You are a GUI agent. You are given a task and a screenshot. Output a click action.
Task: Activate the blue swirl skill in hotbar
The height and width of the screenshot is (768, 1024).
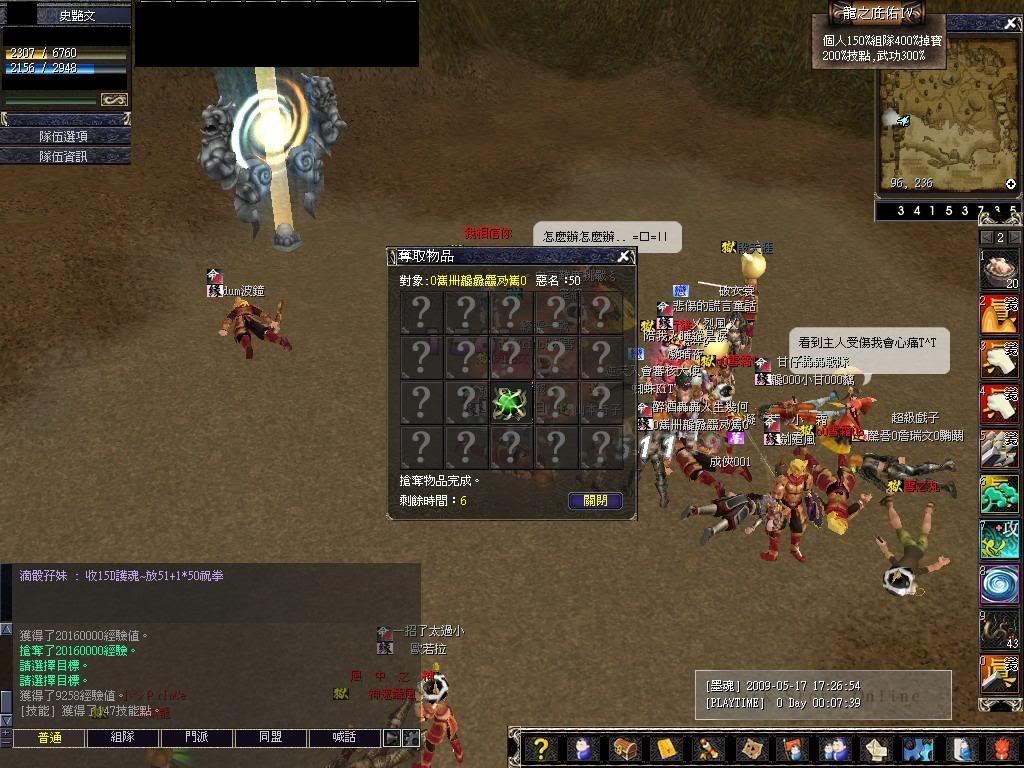1000,584
